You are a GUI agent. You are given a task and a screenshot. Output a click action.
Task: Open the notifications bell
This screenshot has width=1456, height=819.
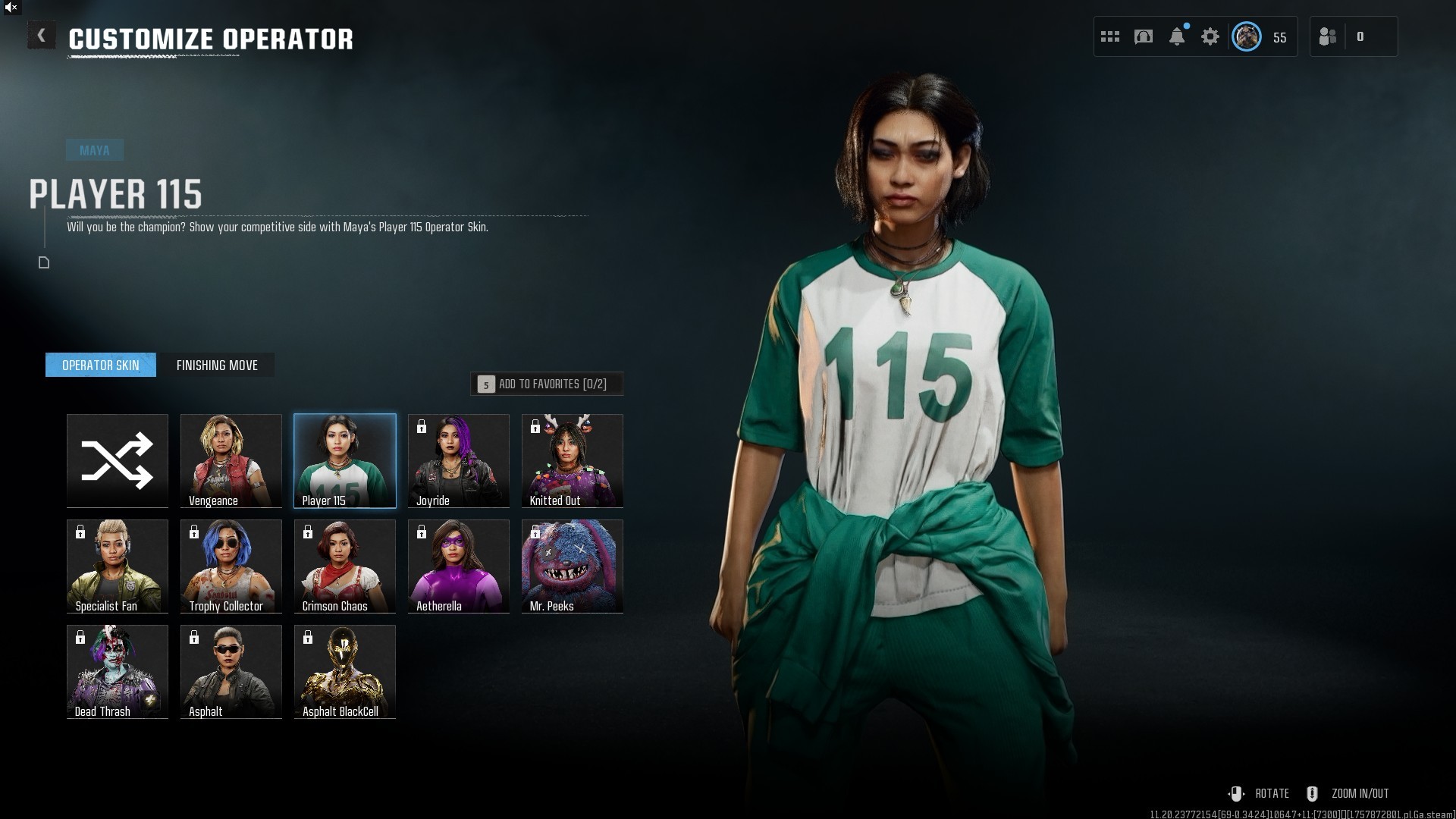click(x=1177, y=36)
